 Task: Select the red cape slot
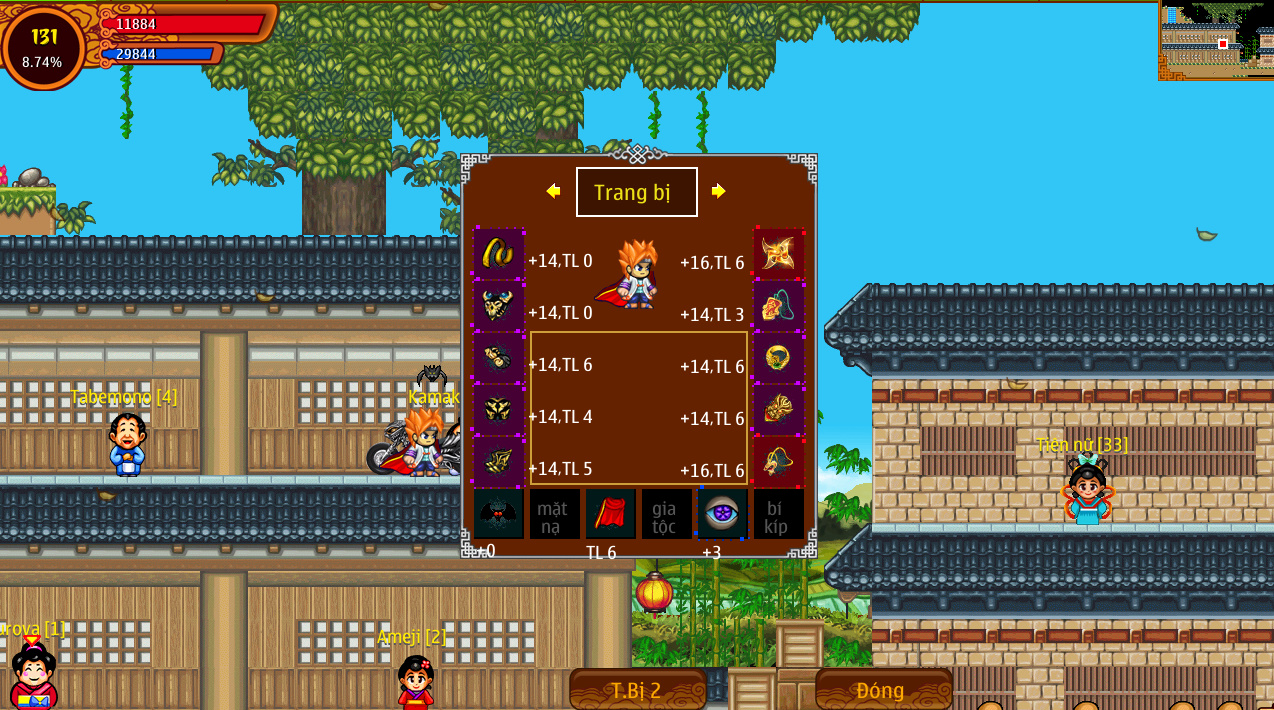(610, 514)
